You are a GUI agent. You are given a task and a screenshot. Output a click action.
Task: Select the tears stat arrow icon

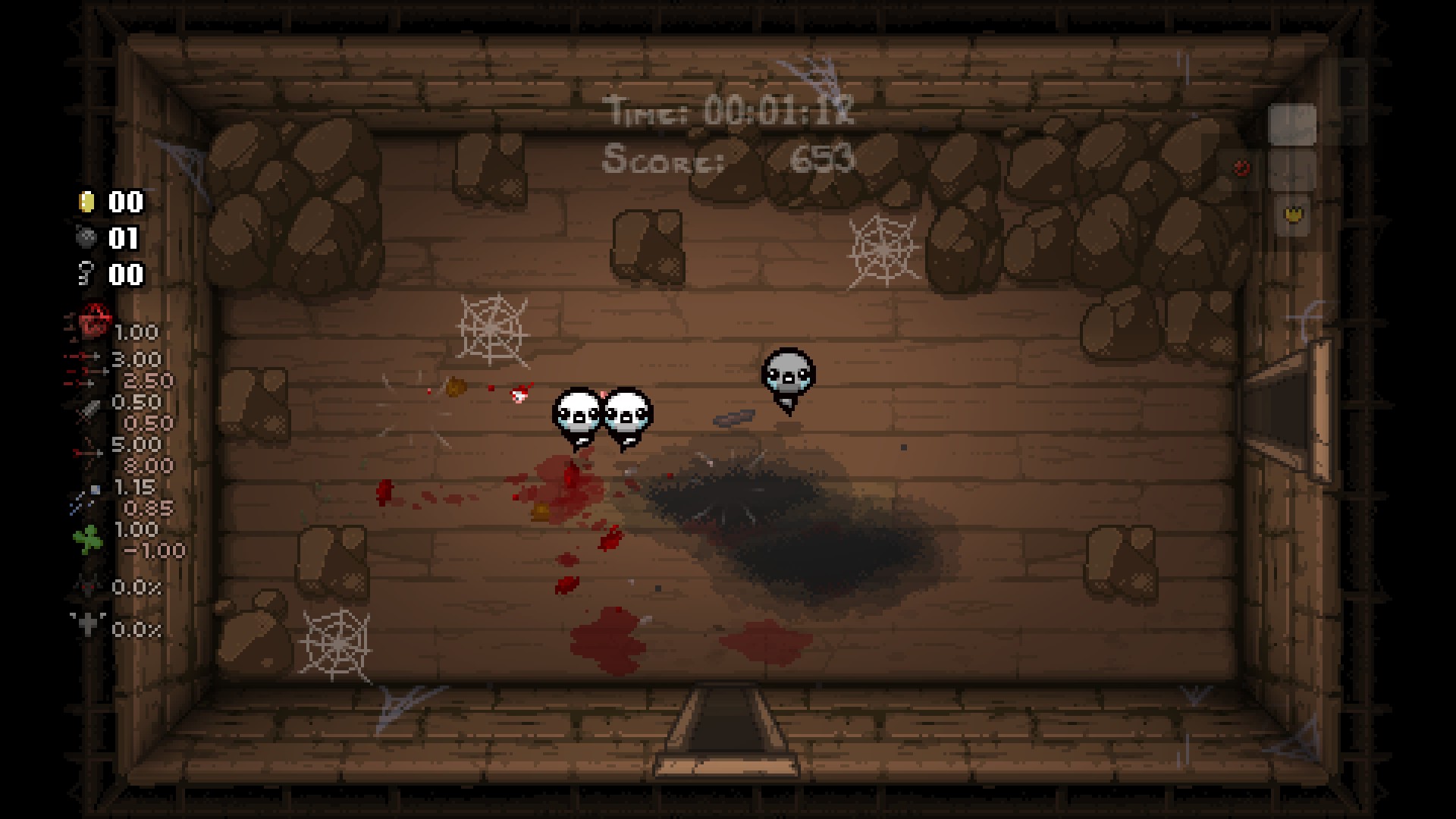85,358
